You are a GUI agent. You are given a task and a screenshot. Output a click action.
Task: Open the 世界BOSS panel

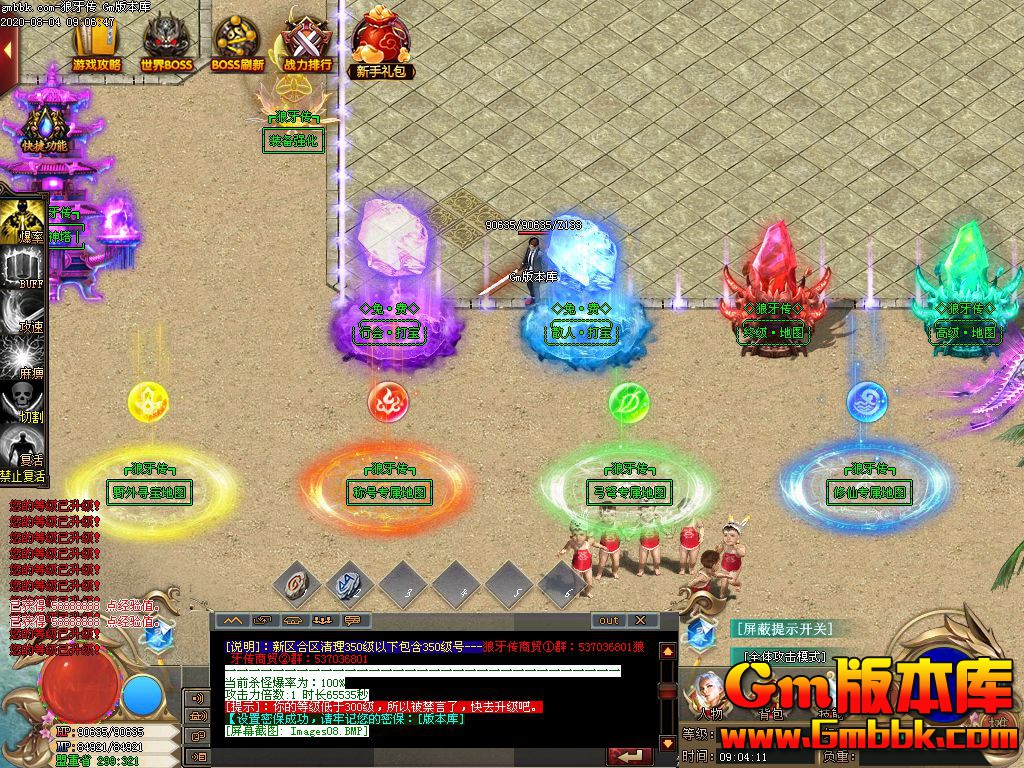coord(166,44)
